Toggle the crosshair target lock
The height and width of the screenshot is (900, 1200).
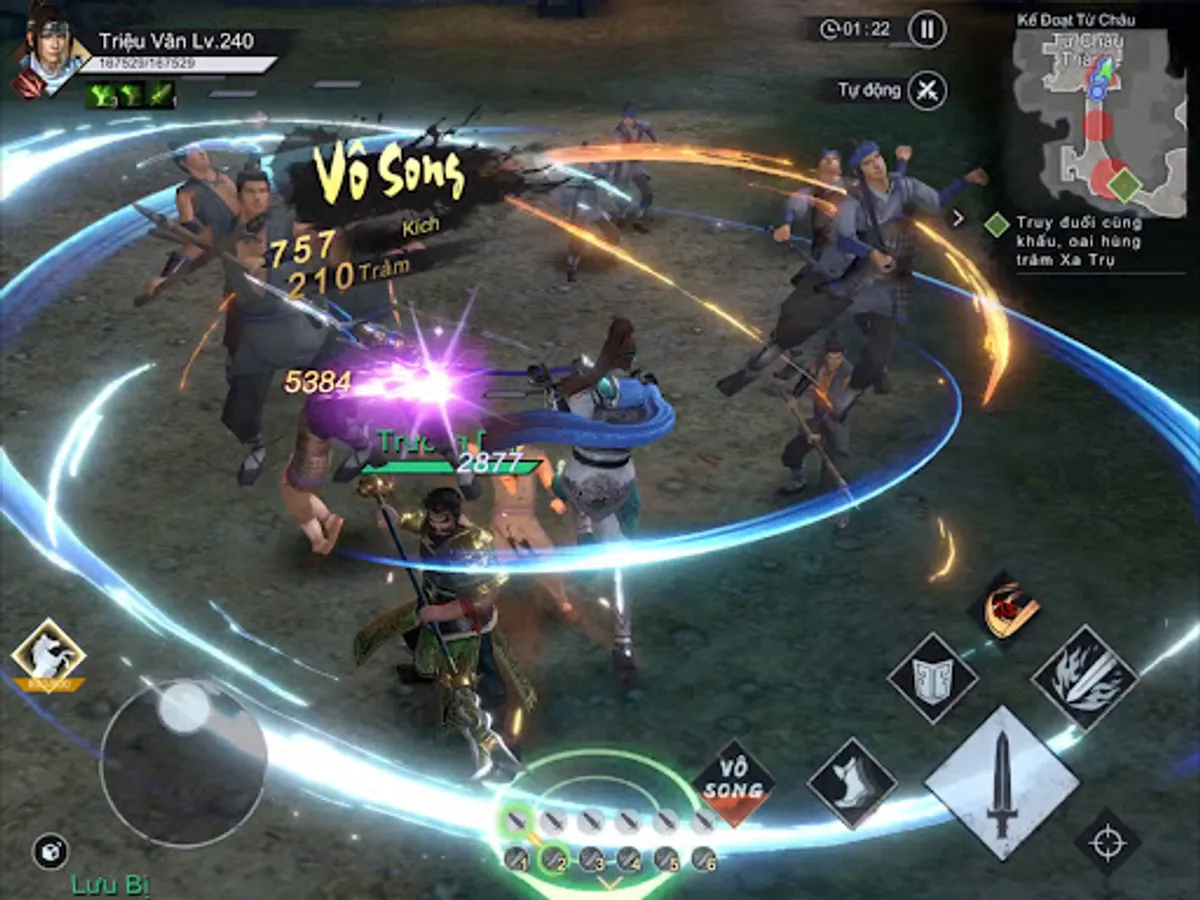[x=1107, y=842]
